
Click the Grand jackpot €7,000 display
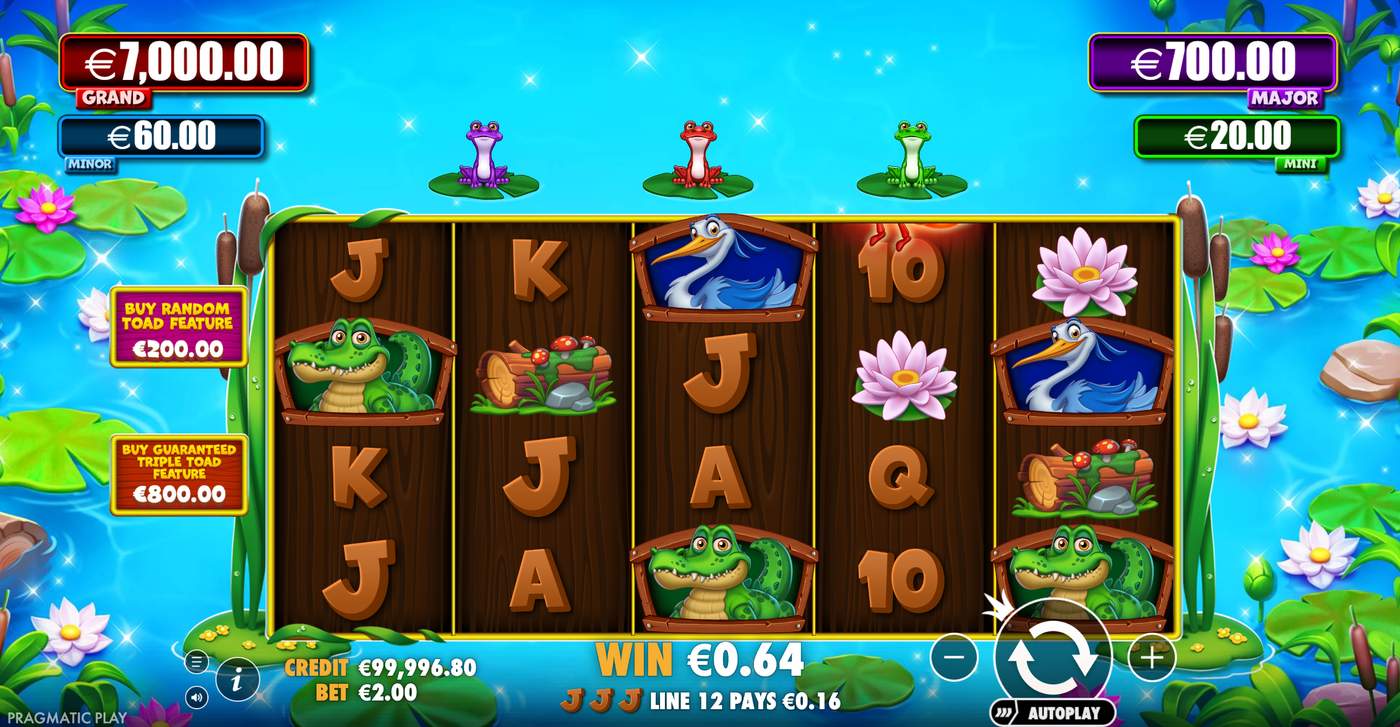pyautogui.click(x=186, y=62)
